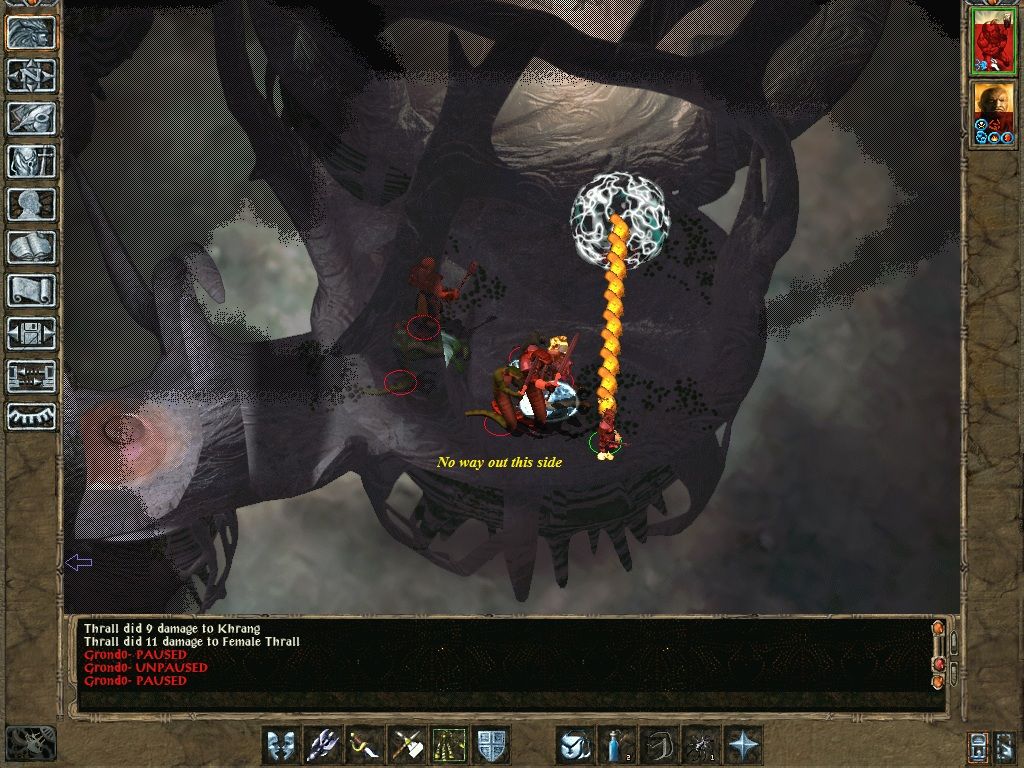This screenshot has height=768, width=1024.
Task: Select the axe weapon slot
Action: (407, 745)
